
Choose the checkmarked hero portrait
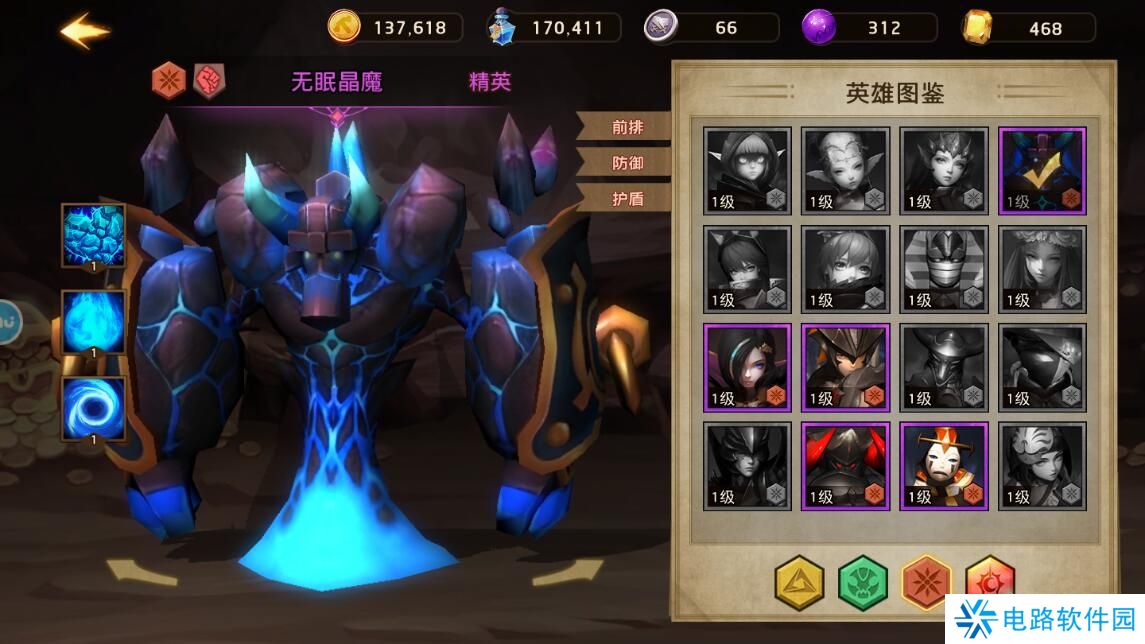[1042, 170]
